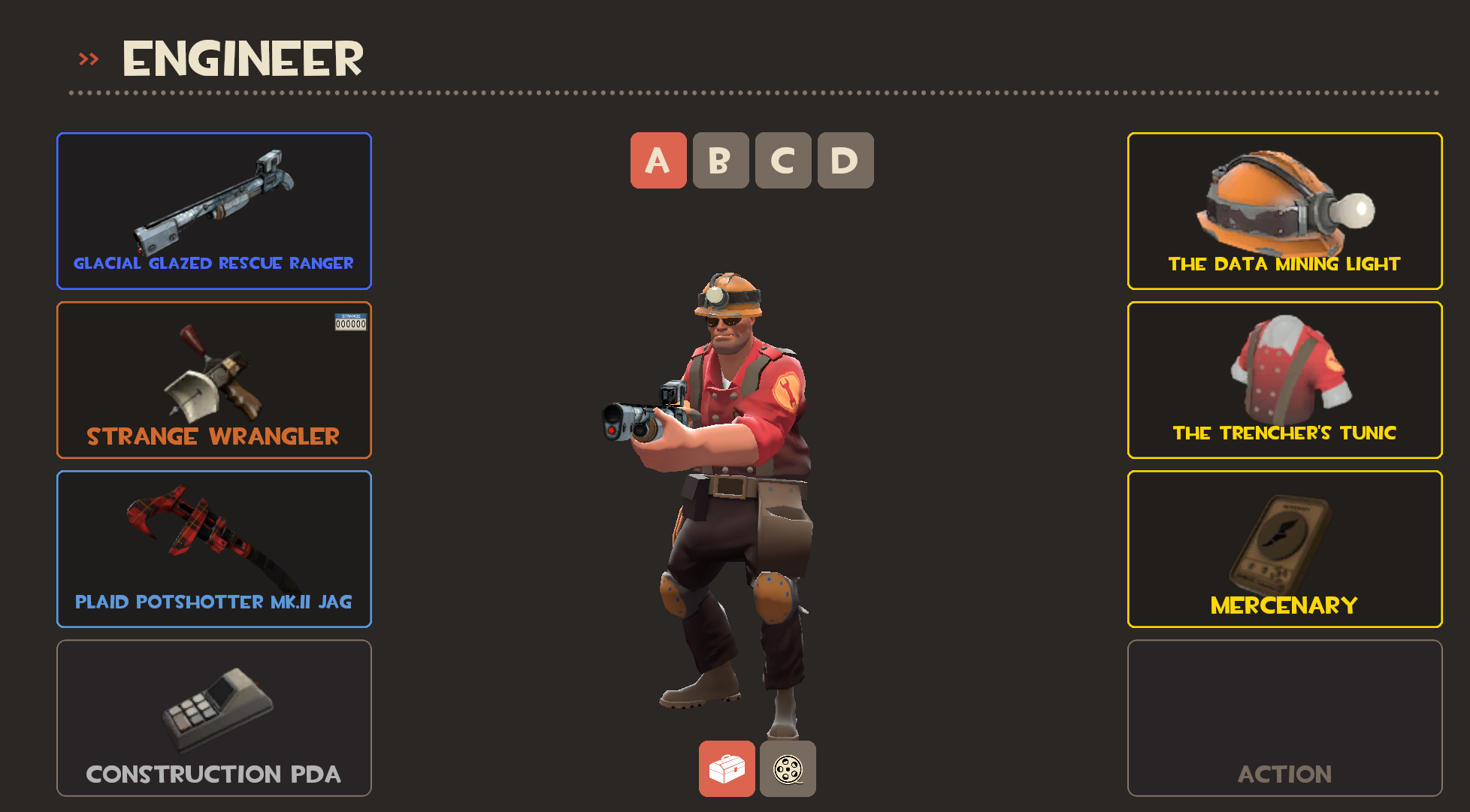Switch to loadout preset A

point(658,161)
